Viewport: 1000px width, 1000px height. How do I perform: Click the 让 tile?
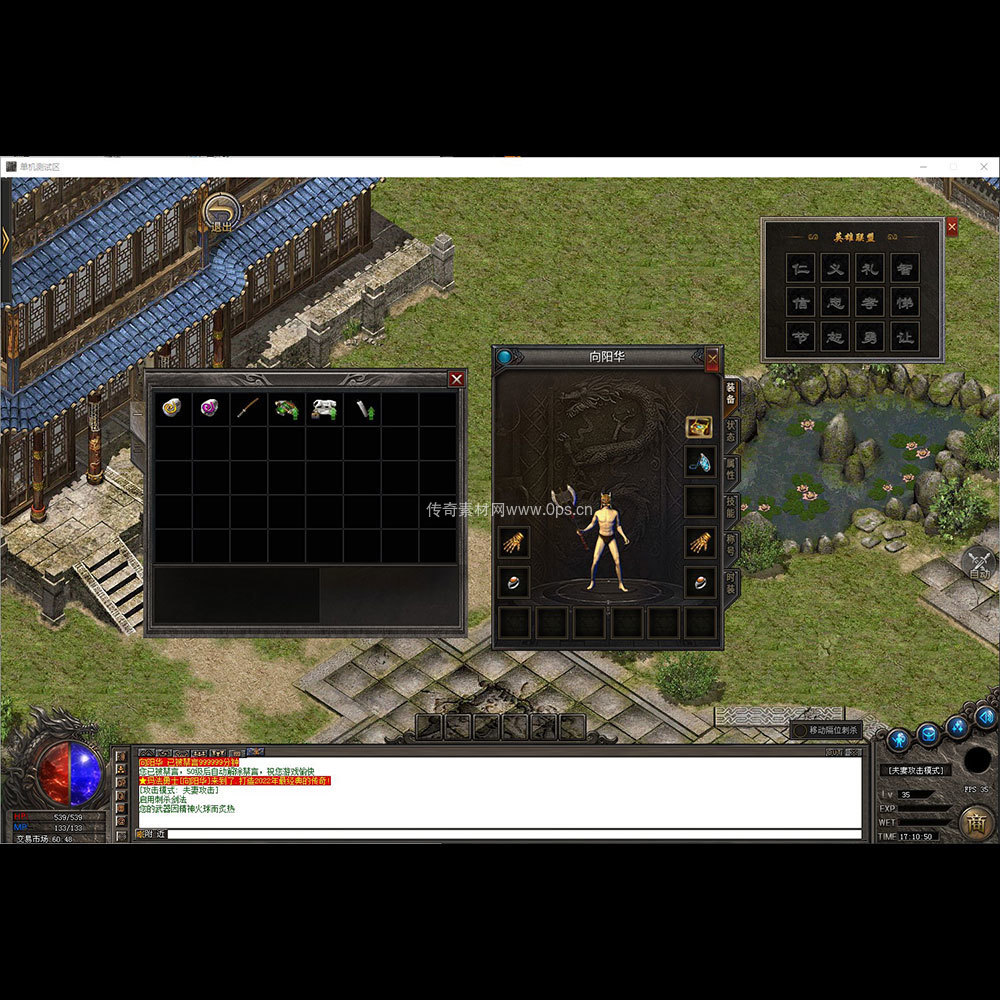tap(905, 337)
